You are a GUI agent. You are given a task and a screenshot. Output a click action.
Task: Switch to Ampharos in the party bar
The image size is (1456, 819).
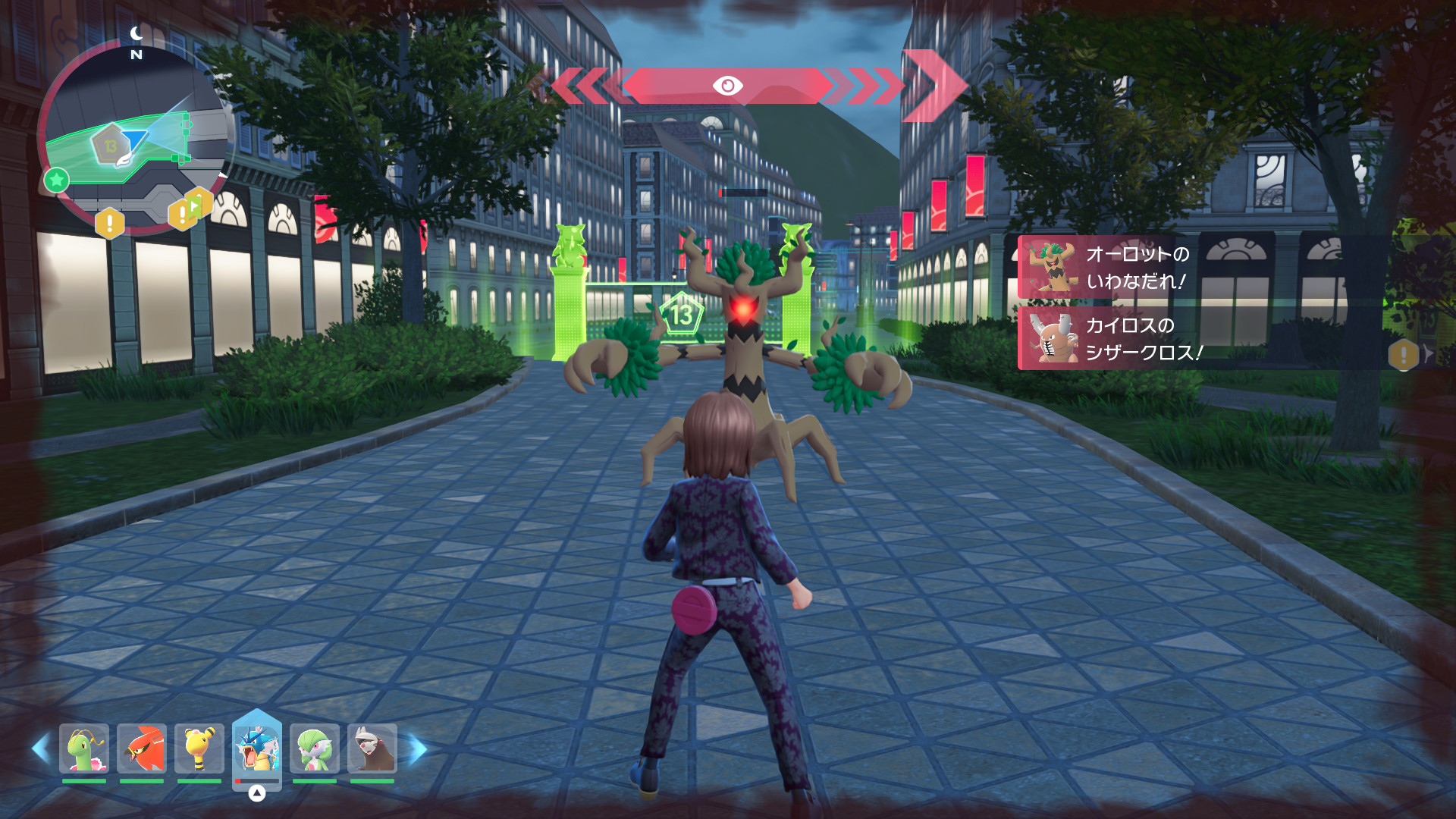pyautogui.click(x=199, y=748)
